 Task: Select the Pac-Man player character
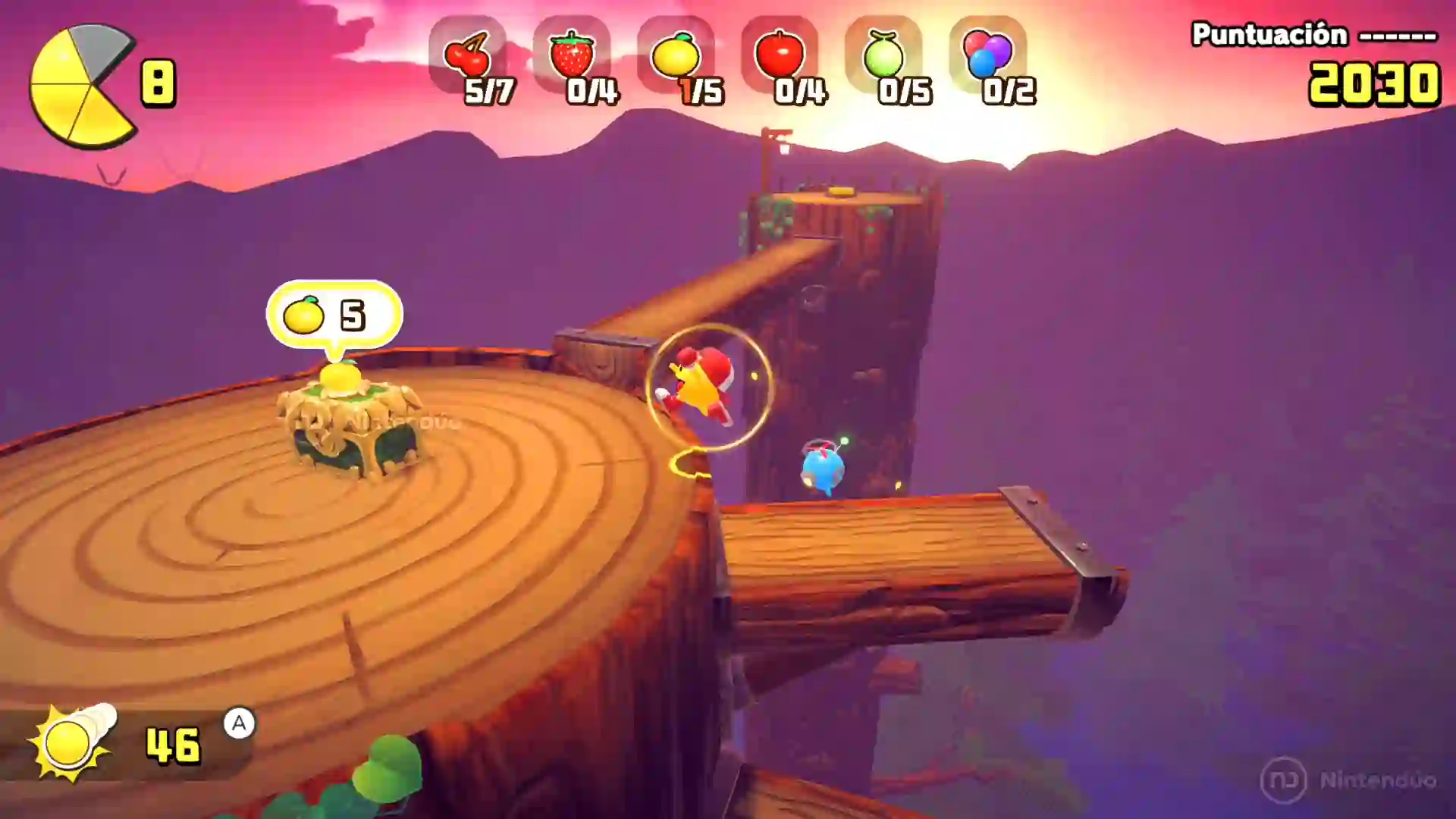[698, 387]
